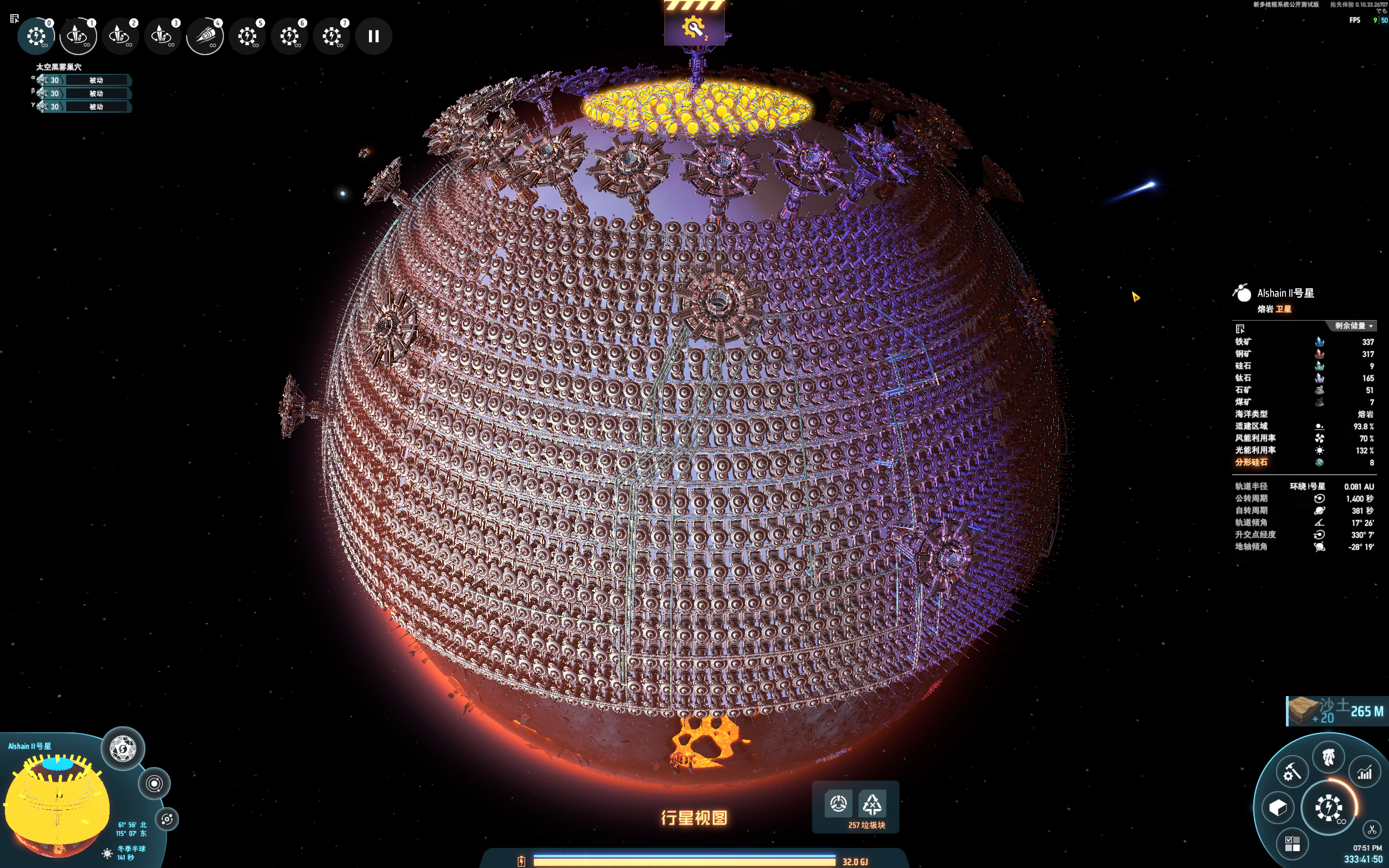The height and width of the screenshot is (868, 1389).
Task: Open the star system orbit view
Action: click(155, 783)
